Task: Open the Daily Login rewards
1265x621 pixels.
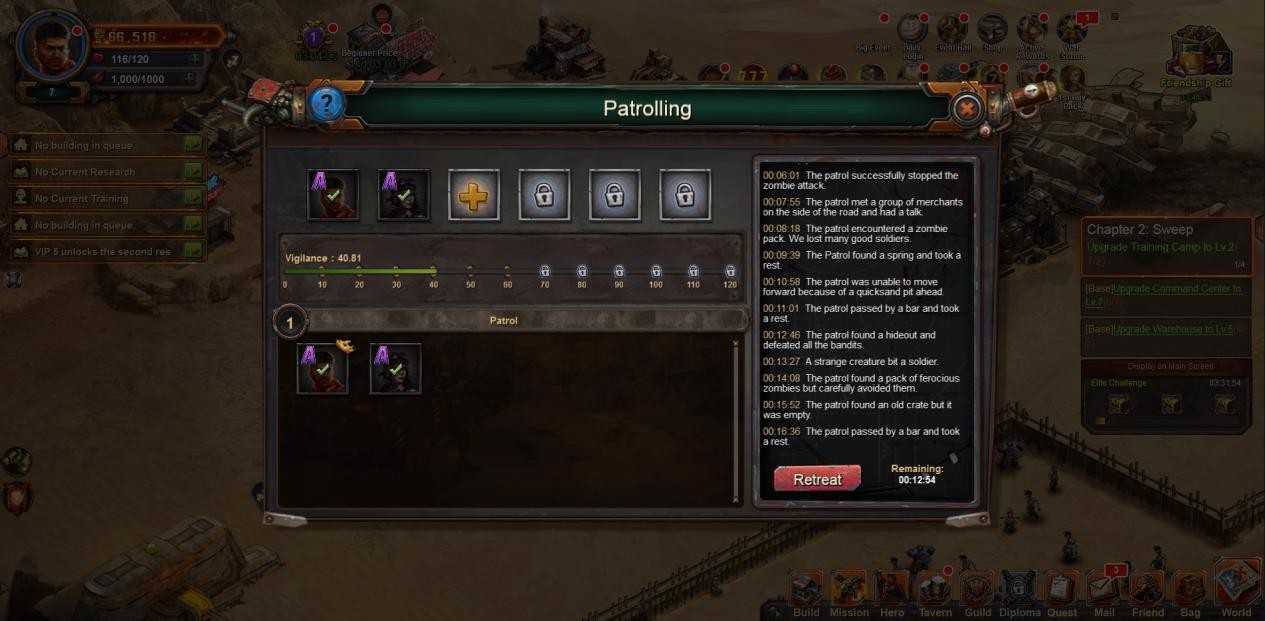Action: pos(912,32)
